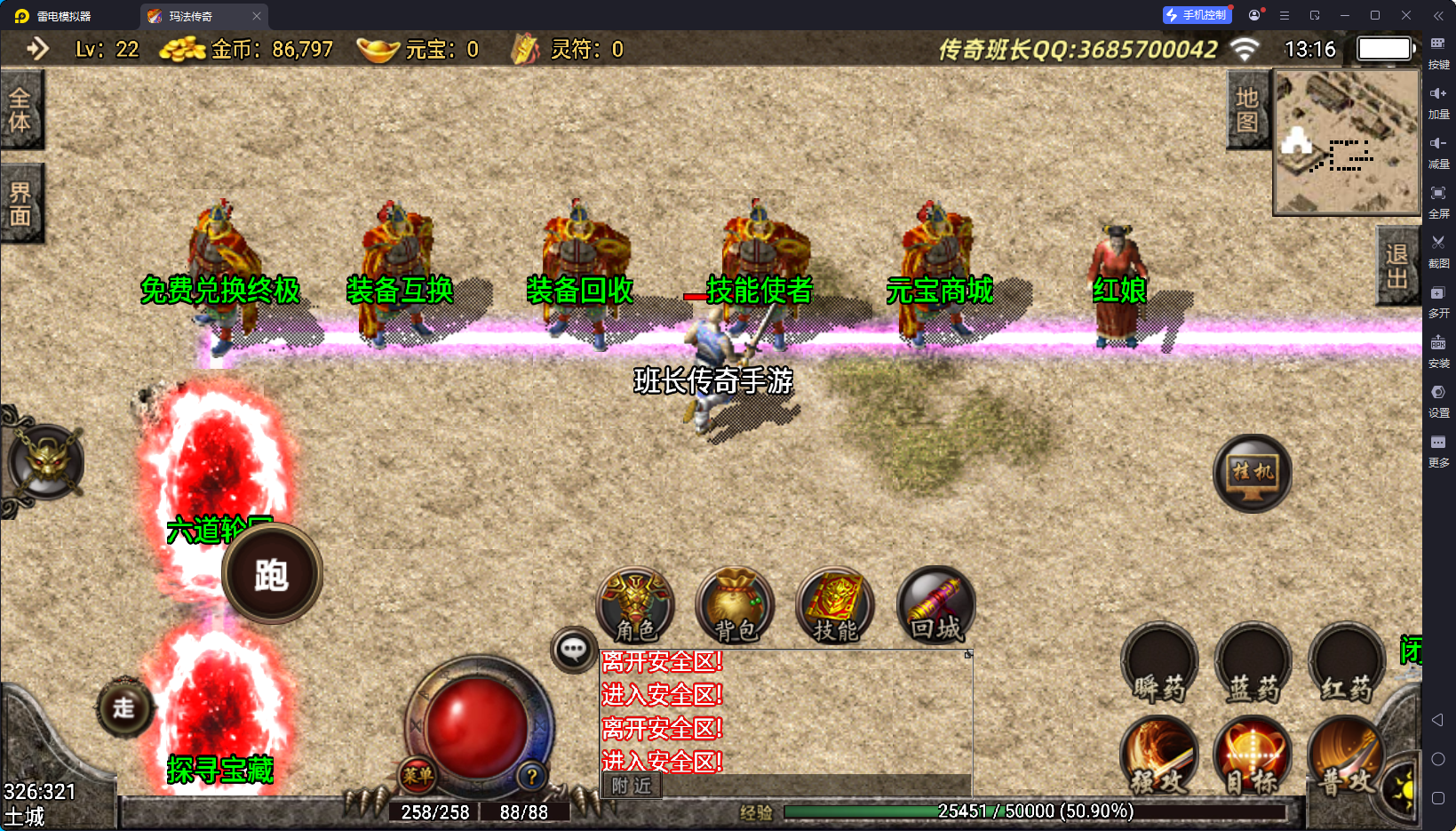1456x831 pixels.
Task: Open the 角色 character panel
Action: (635, 606)
